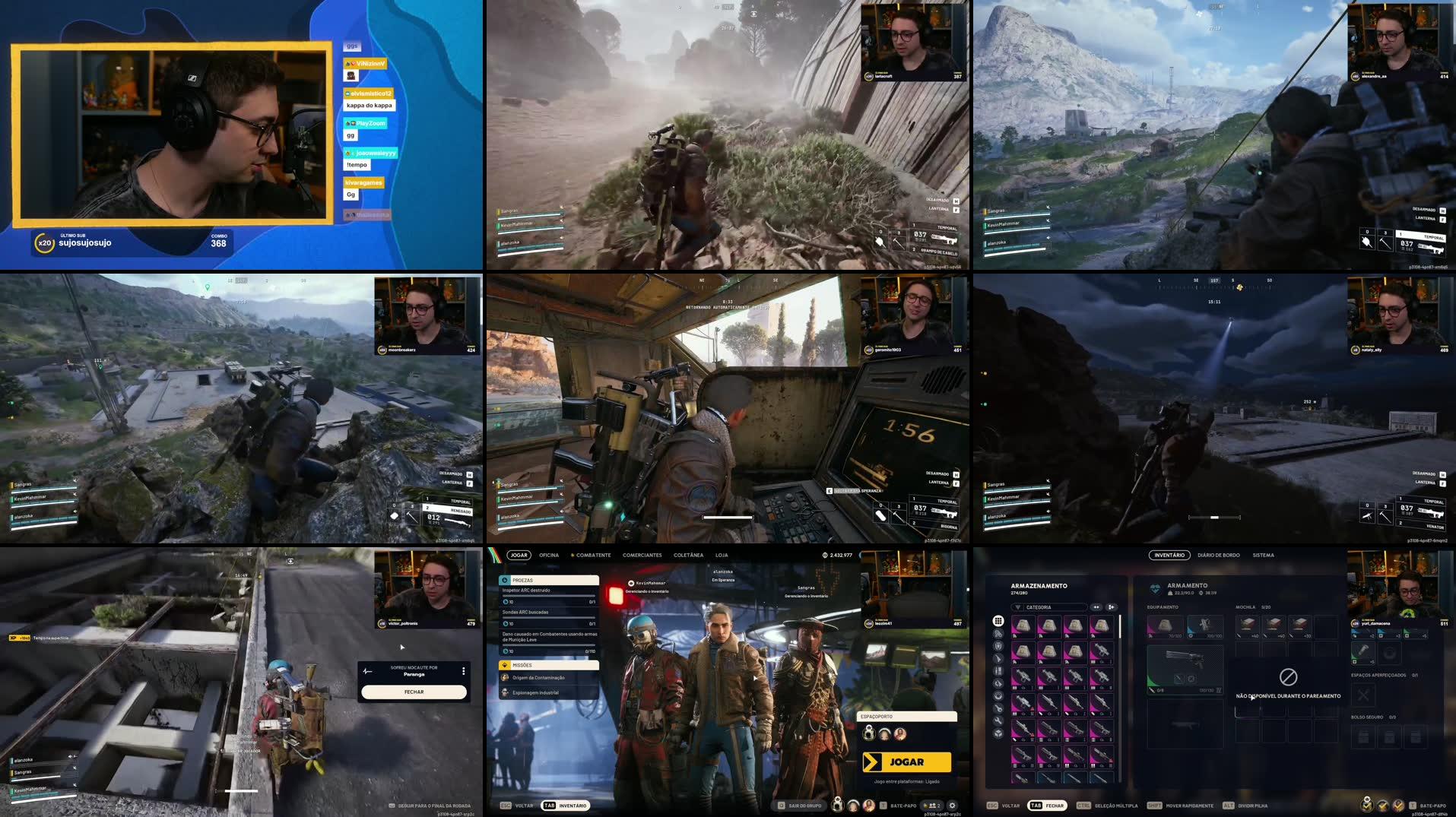Click the gold ready checkmark near BATE-PAPO
Screen dimensions: 1456x817
(926, 805)
